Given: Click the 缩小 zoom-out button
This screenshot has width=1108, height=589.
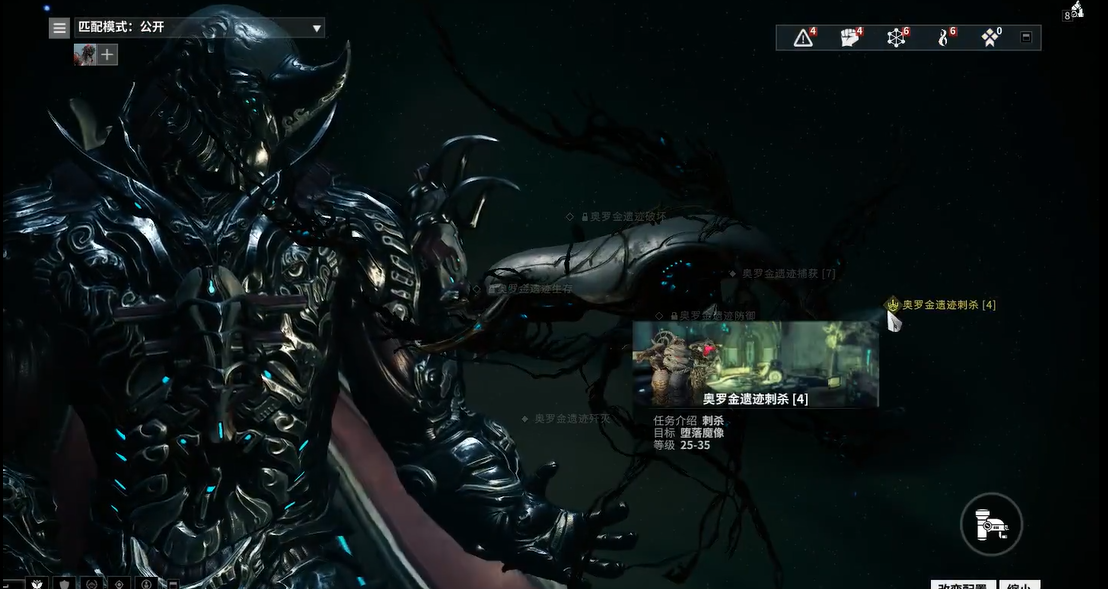Looking at the screenshot, I should [x=1019, y=584].
